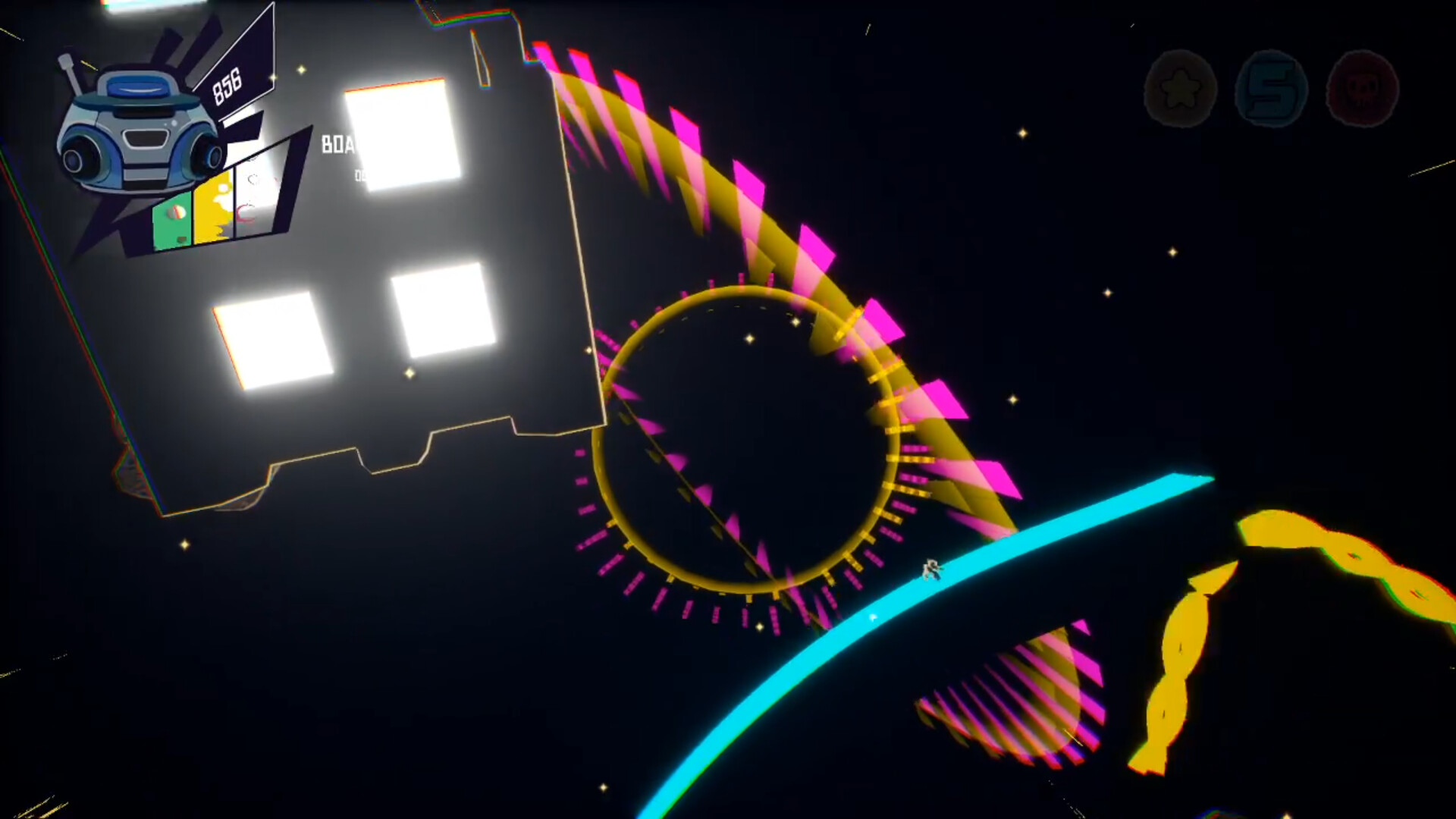Image resolution: width=1456 pixels, height=819 pixels.
Task: Select the red skull medal icon
Action: pos(1361,91)
